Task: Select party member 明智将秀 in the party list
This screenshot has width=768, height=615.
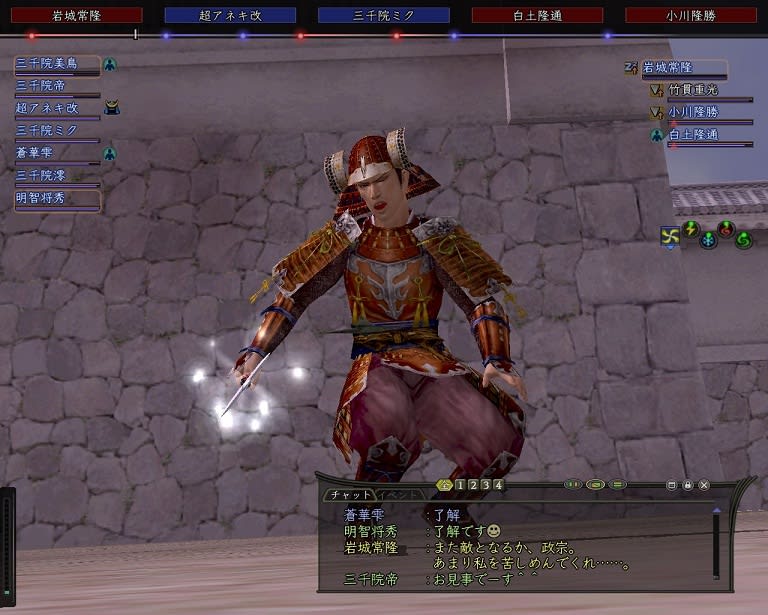Action: click(58, 199)
